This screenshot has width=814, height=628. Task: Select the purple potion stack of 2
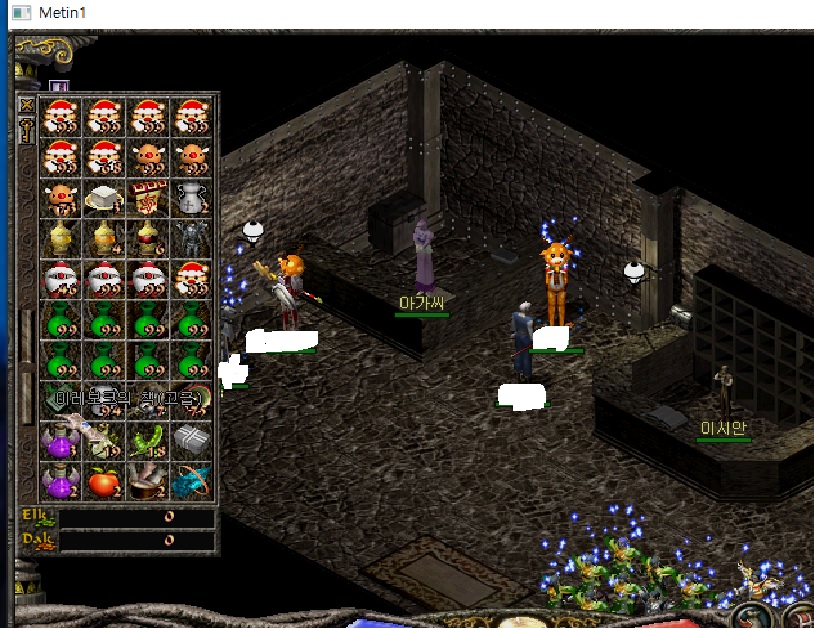(x=60, y=484)
